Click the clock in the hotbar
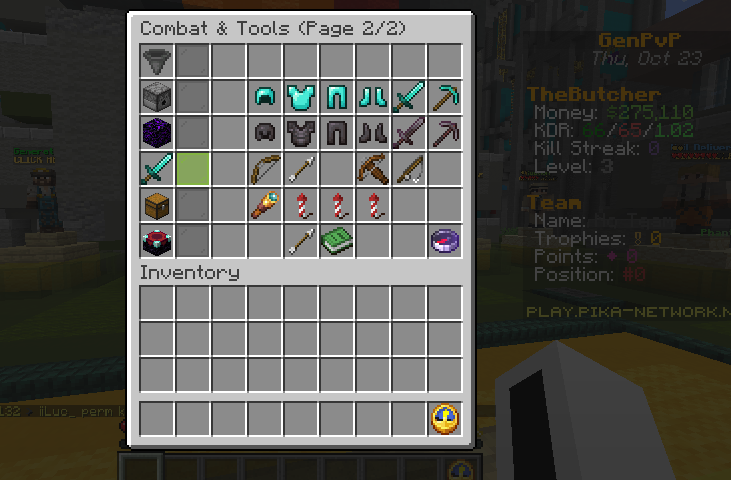 point(445,419)
